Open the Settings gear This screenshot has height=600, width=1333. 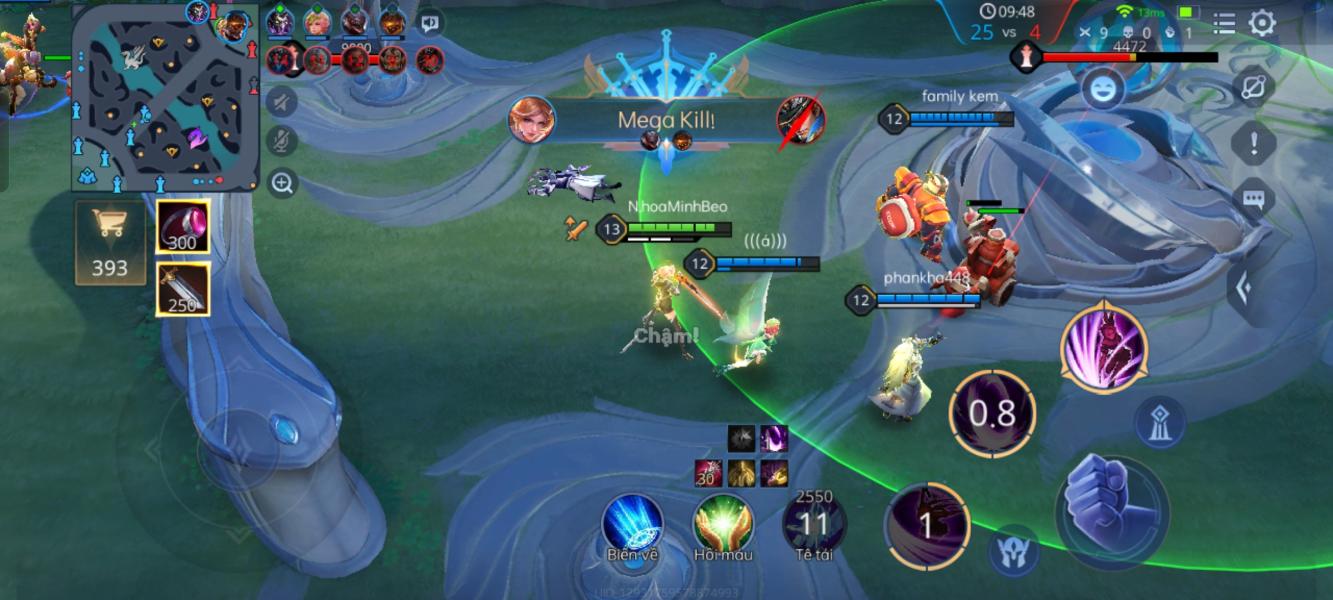(1262, 23)
